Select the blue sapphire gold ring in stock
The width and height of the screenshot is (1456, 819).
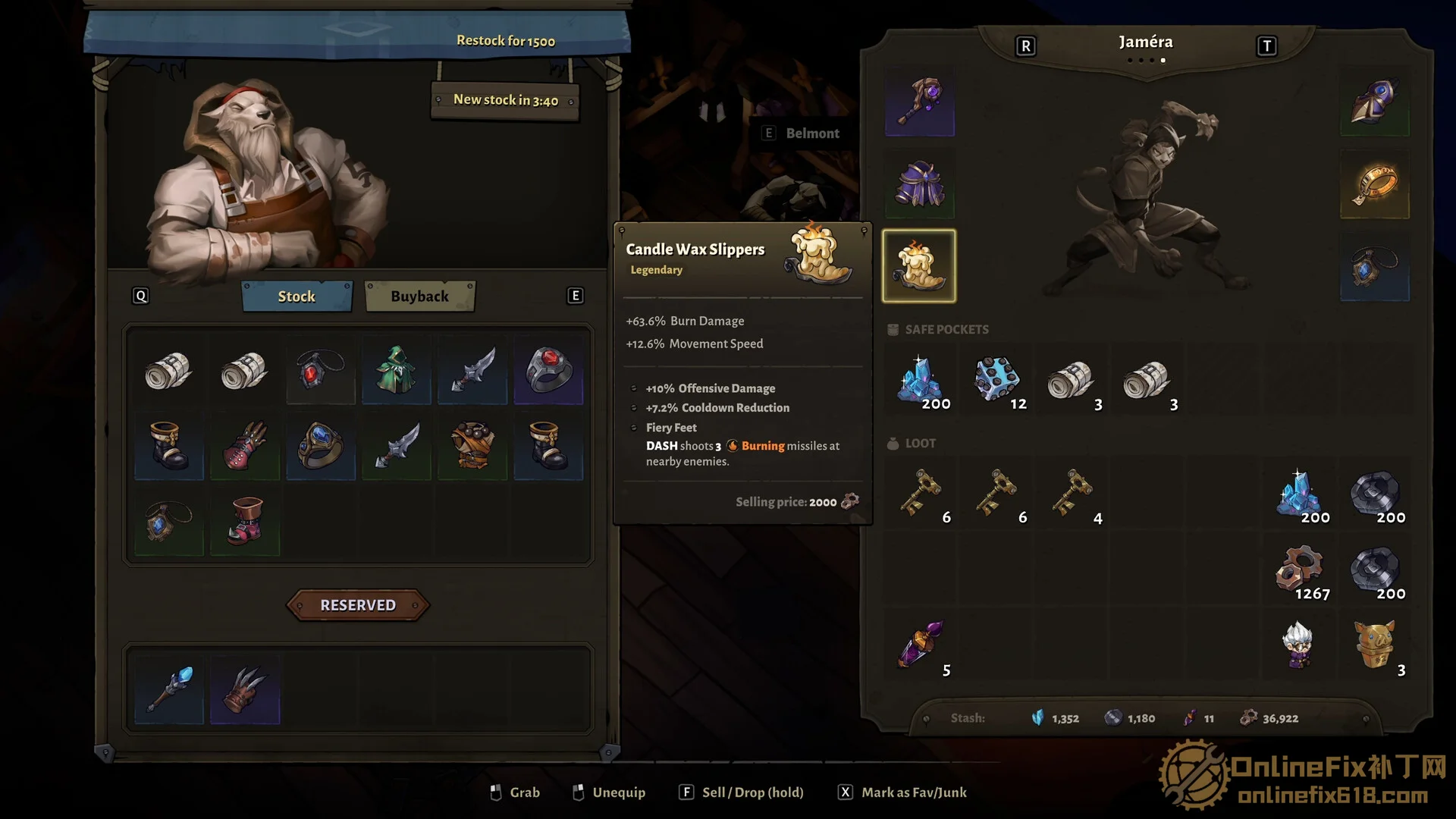[321, 446]
